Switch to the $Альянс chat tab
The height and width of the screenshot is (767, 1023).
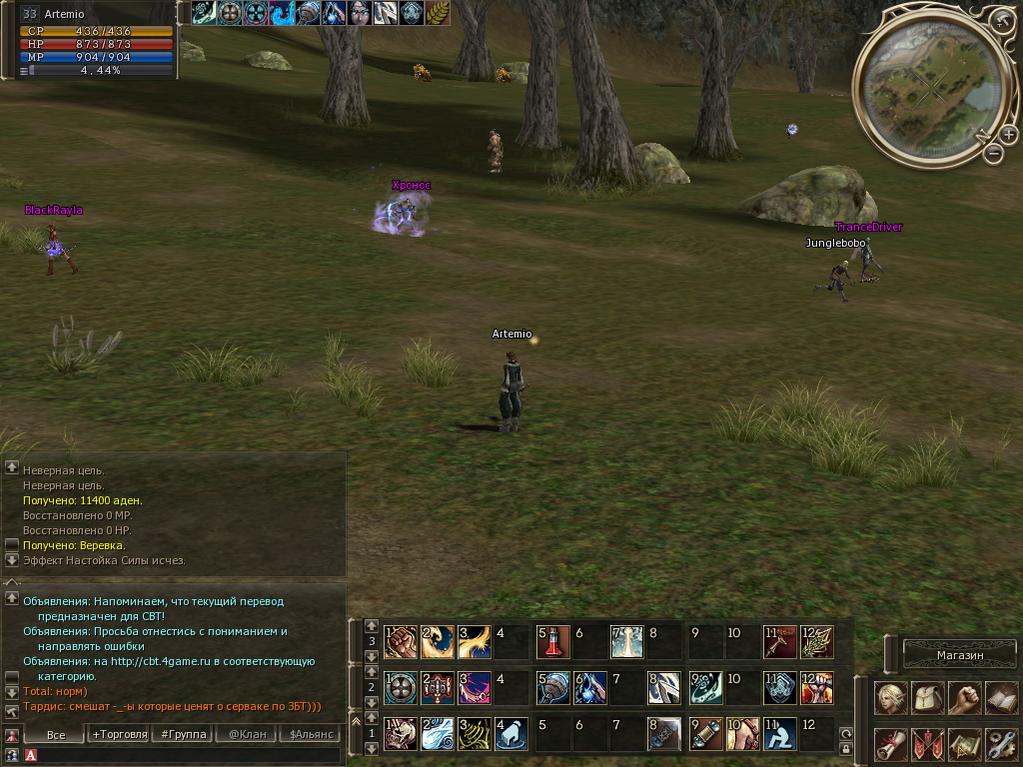(x=308, y=734)
